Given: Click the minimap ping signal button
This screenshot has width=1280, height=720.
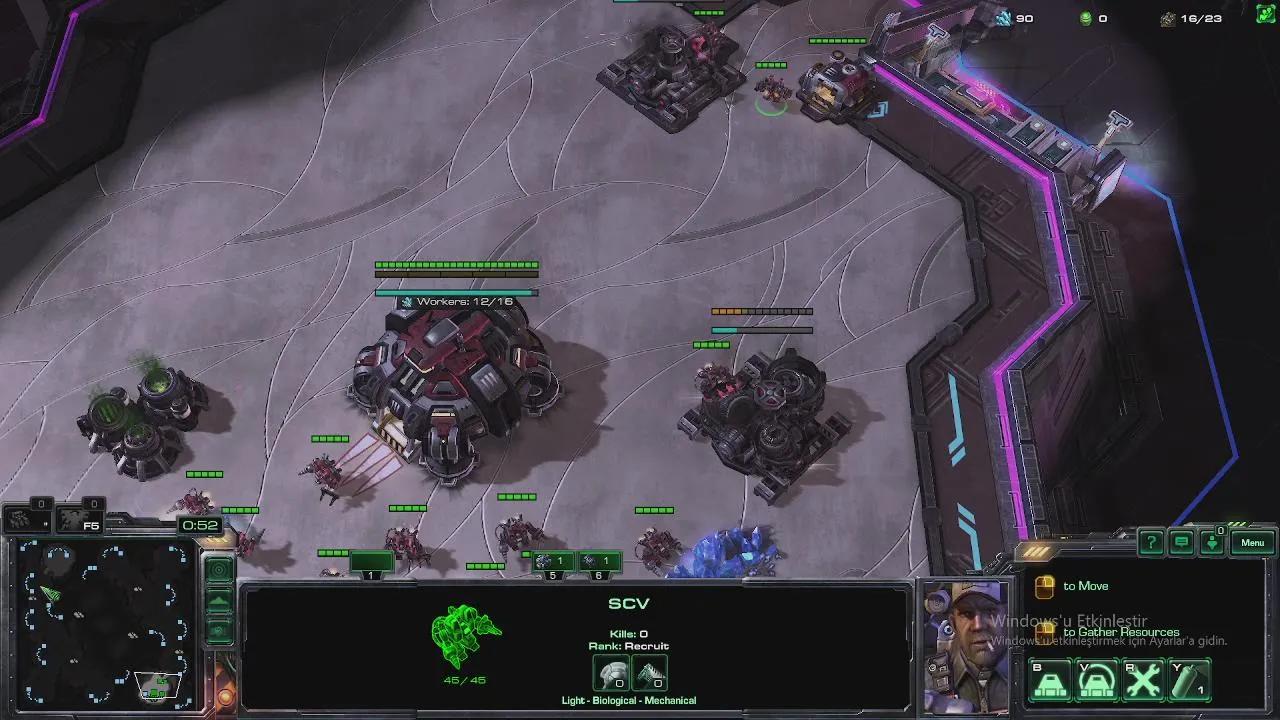Looking at the screenshot, I should tap(219, 570).
